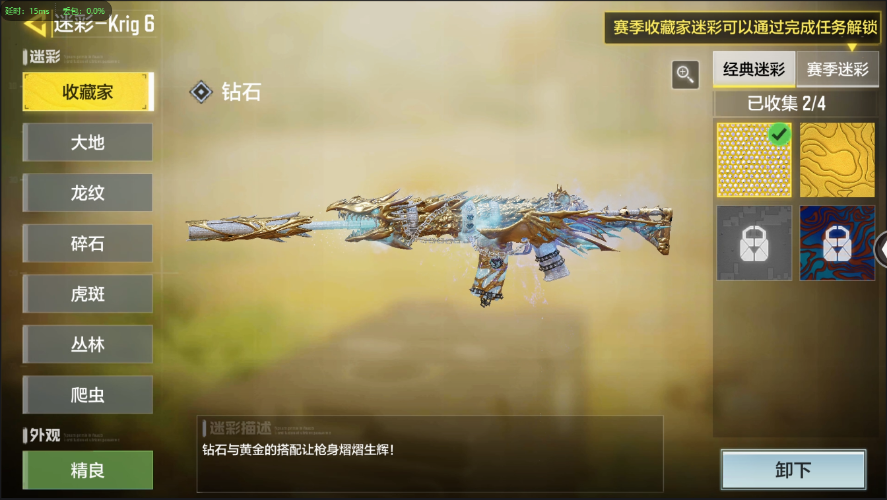The height and width of the screenshot is (500, 887).
Task: Select the 收藏家 camo category
Action: (88, 92)
